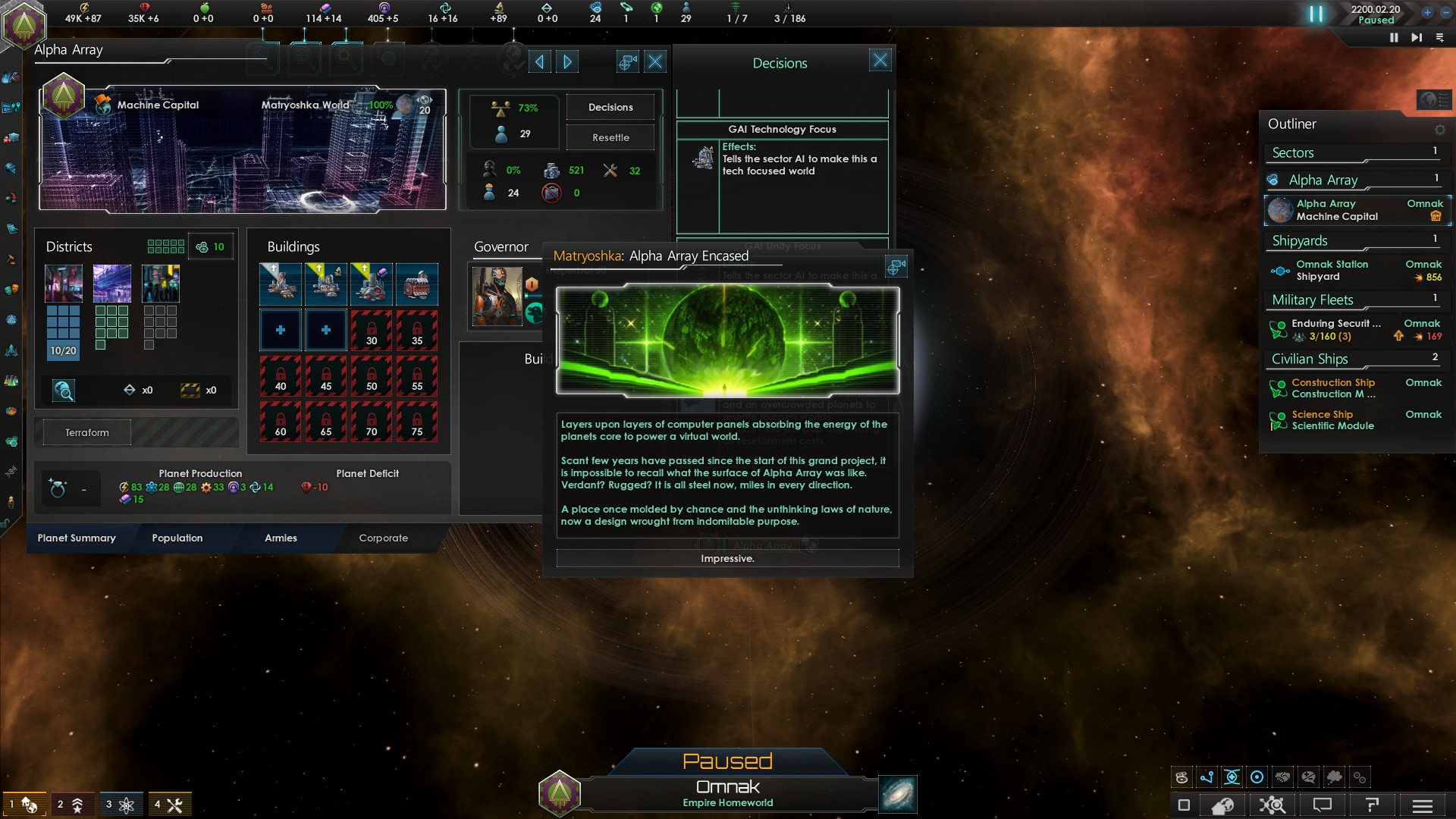Go to the next planet arrow
The width and height of the screenshot is (1456, 819).
(x=567, y=62)
